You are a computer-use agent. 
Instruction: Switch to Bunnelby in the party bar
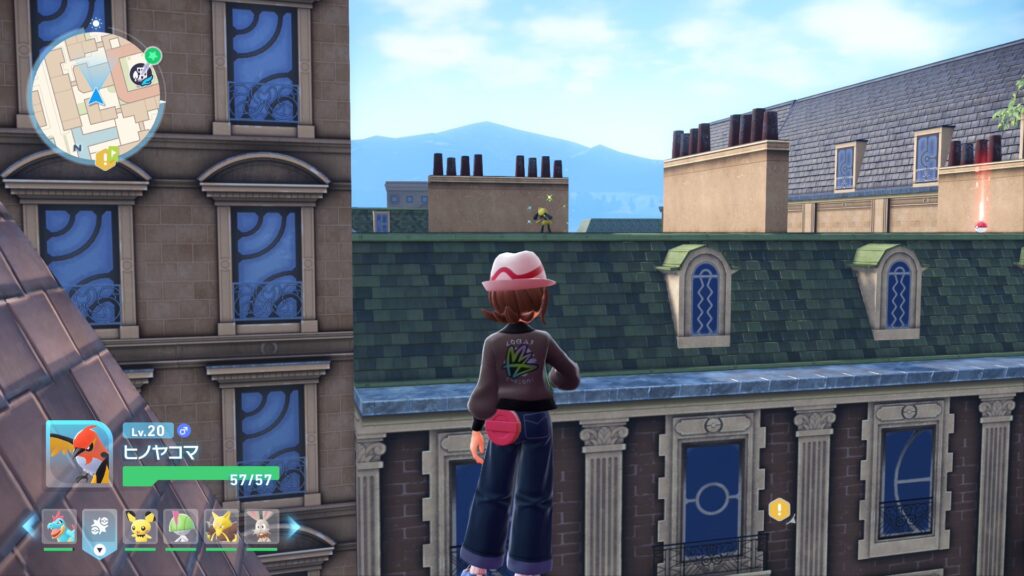pos(261,526)
